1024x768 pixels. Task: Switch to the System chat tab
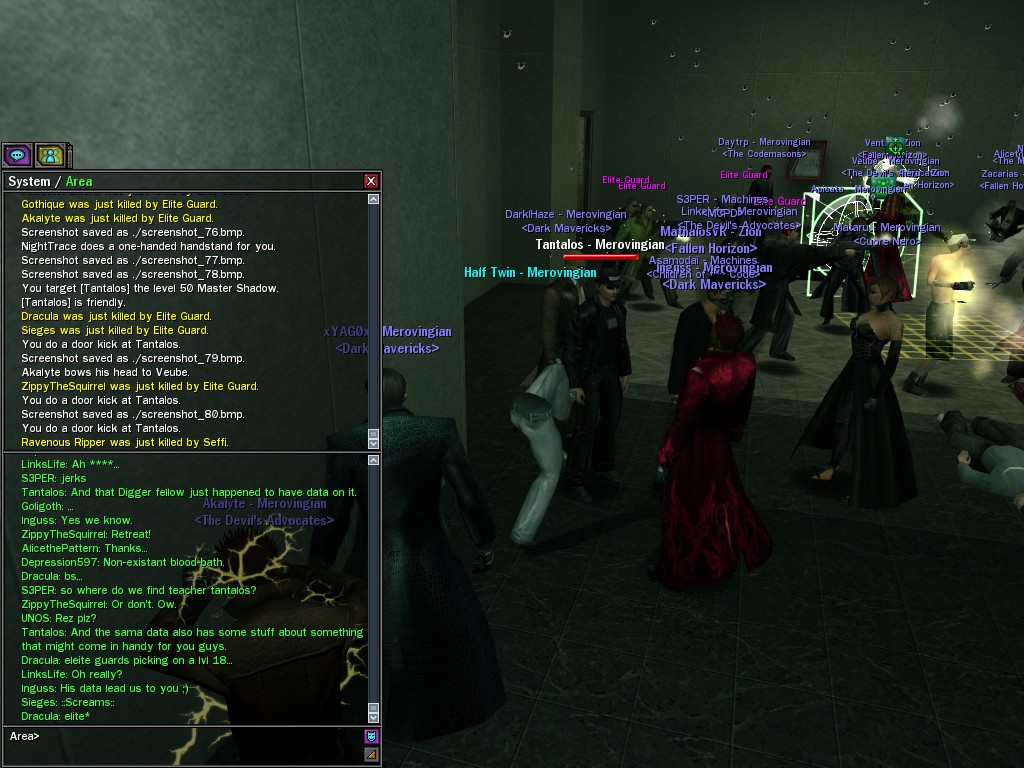[x=29, y=181]
